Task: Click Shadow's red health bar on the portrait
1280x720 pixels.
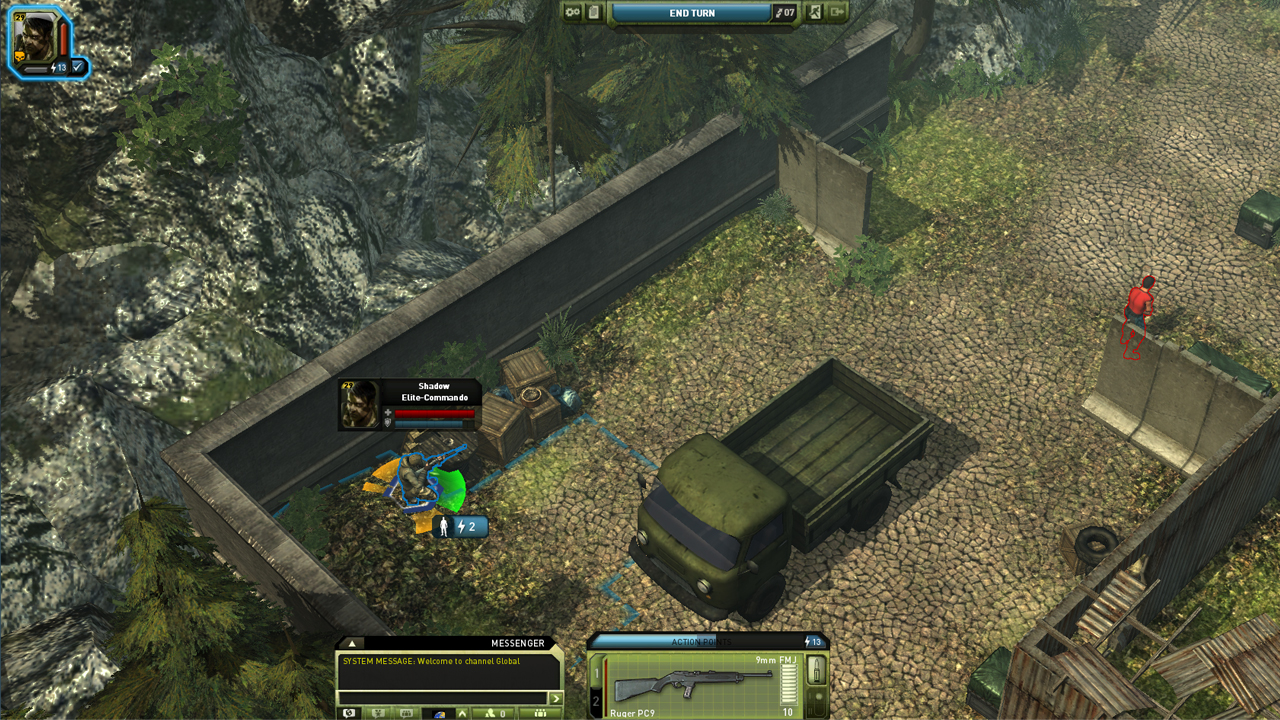Action: coord(63,38)
